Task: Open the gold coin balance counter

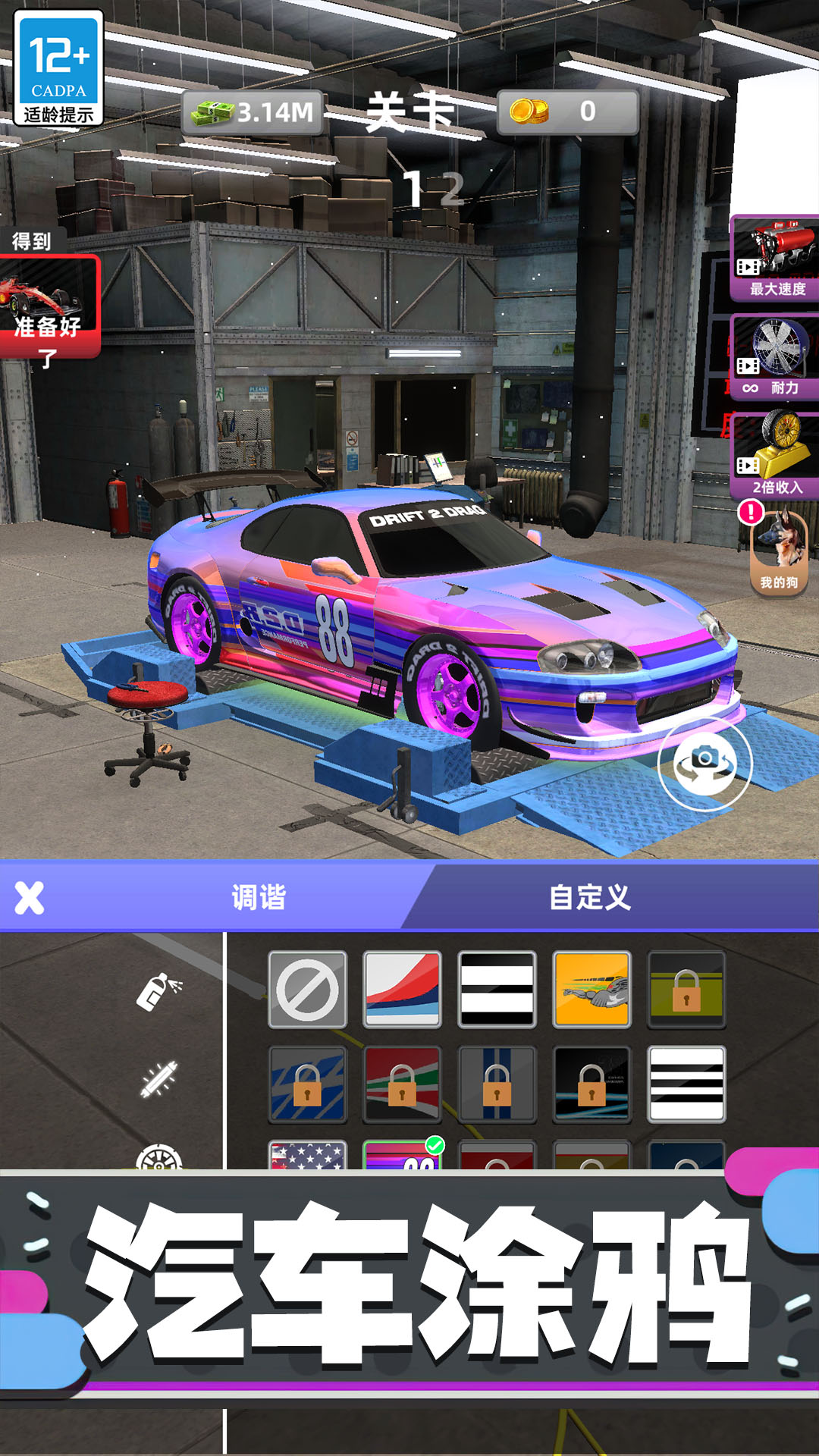Action: click(x=567, y=112)
